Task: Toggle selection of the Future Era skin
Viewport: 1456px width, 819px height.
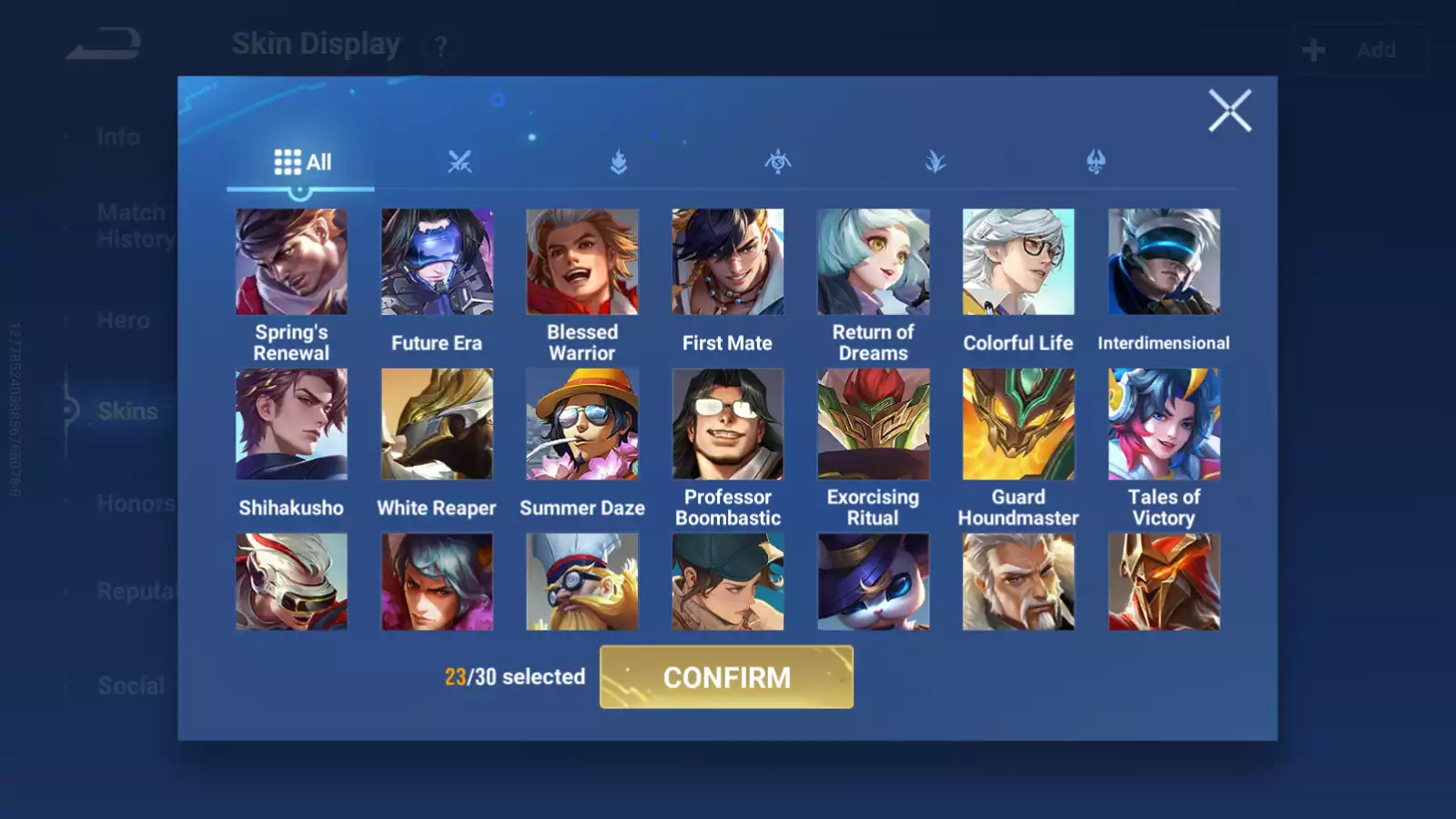Action: point(436,262)
